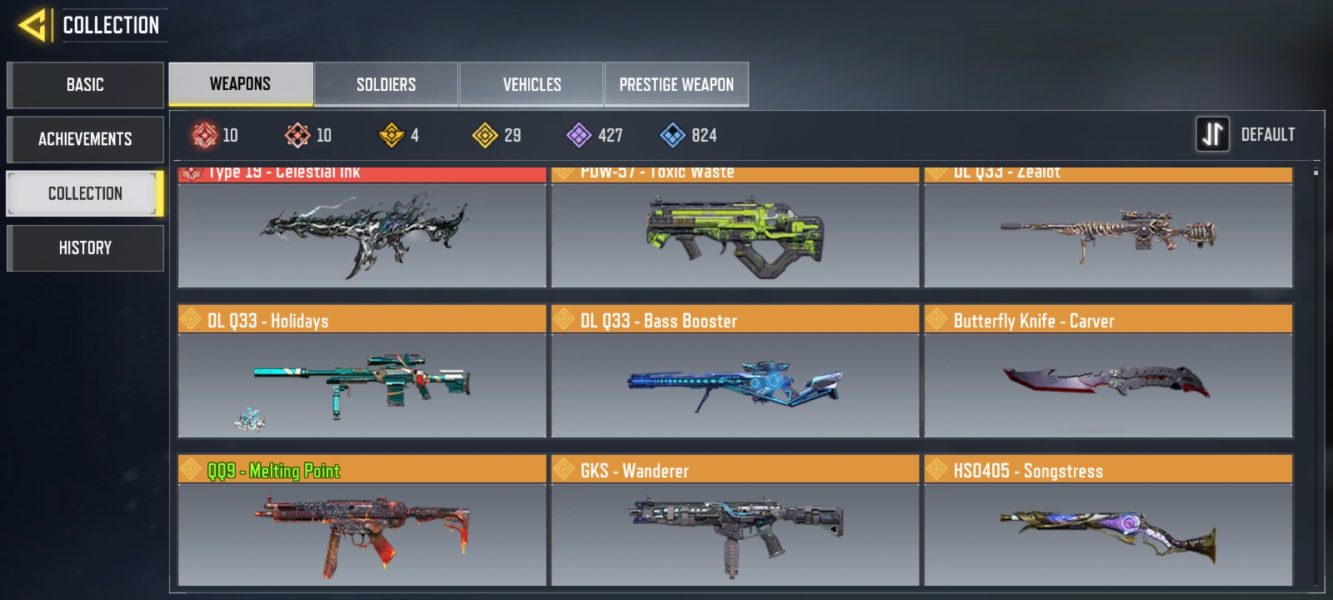
Task: Switch to the Prestige Weapon tab
Action: pos(676,85)
